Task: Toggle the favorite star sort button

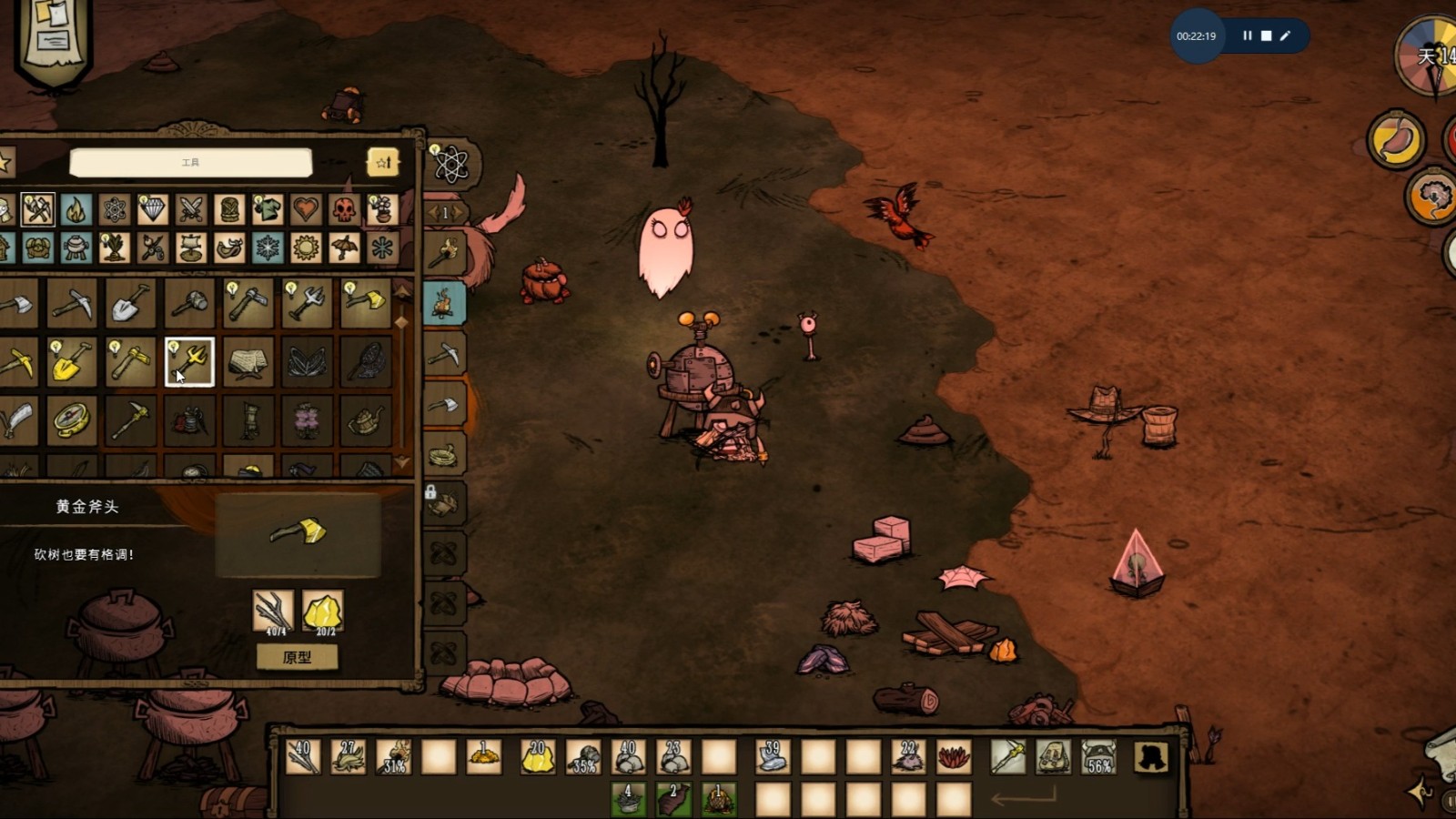Action: point(383,163)
